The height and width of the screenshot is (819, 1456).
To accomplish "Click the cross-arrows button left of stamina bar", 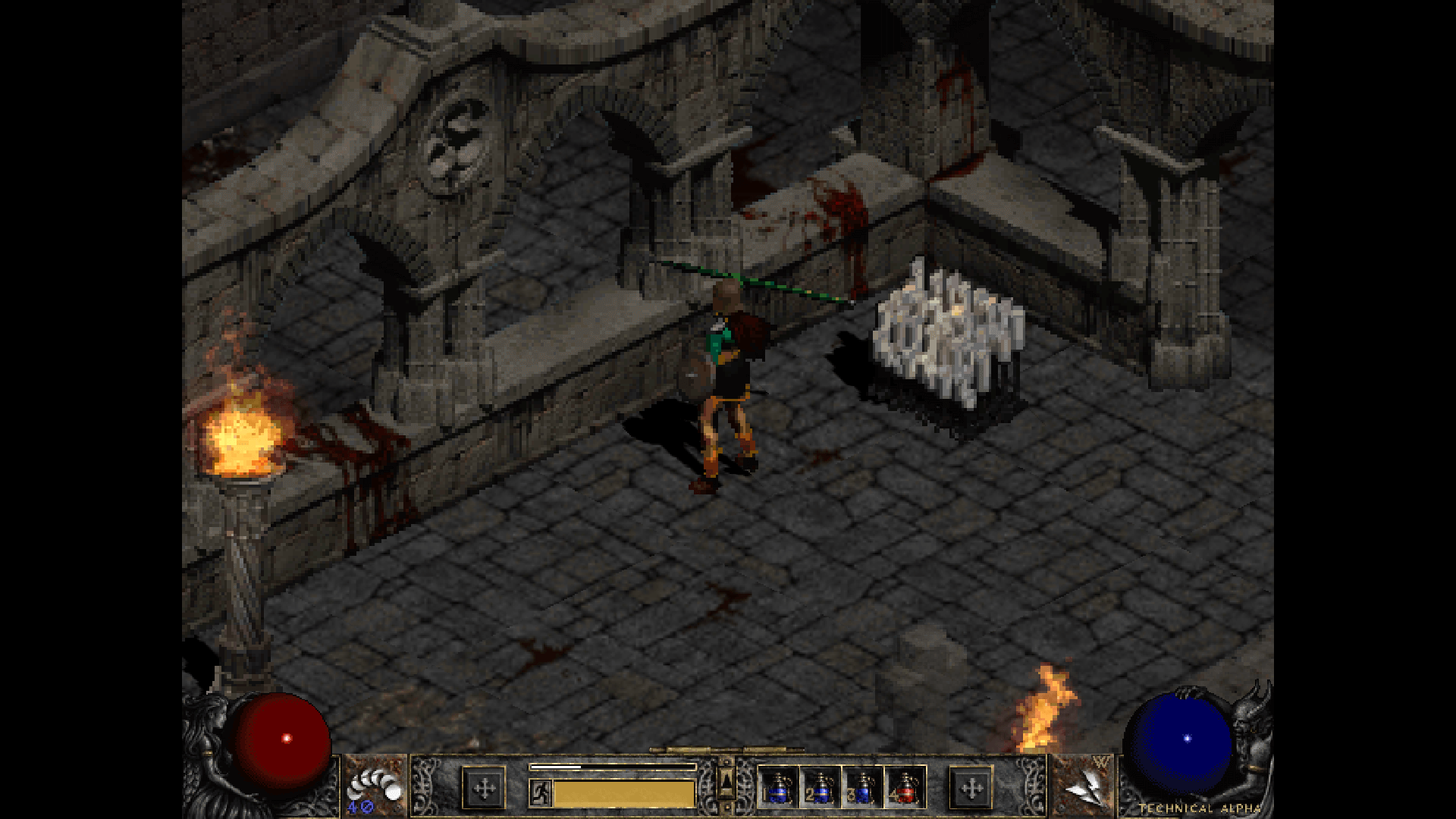I will (x=484, y=789).
